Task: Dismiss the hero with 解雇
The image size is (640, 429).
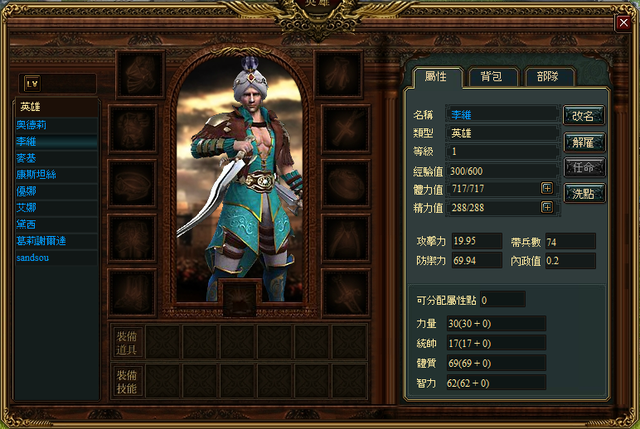Action: click(583, 141)
